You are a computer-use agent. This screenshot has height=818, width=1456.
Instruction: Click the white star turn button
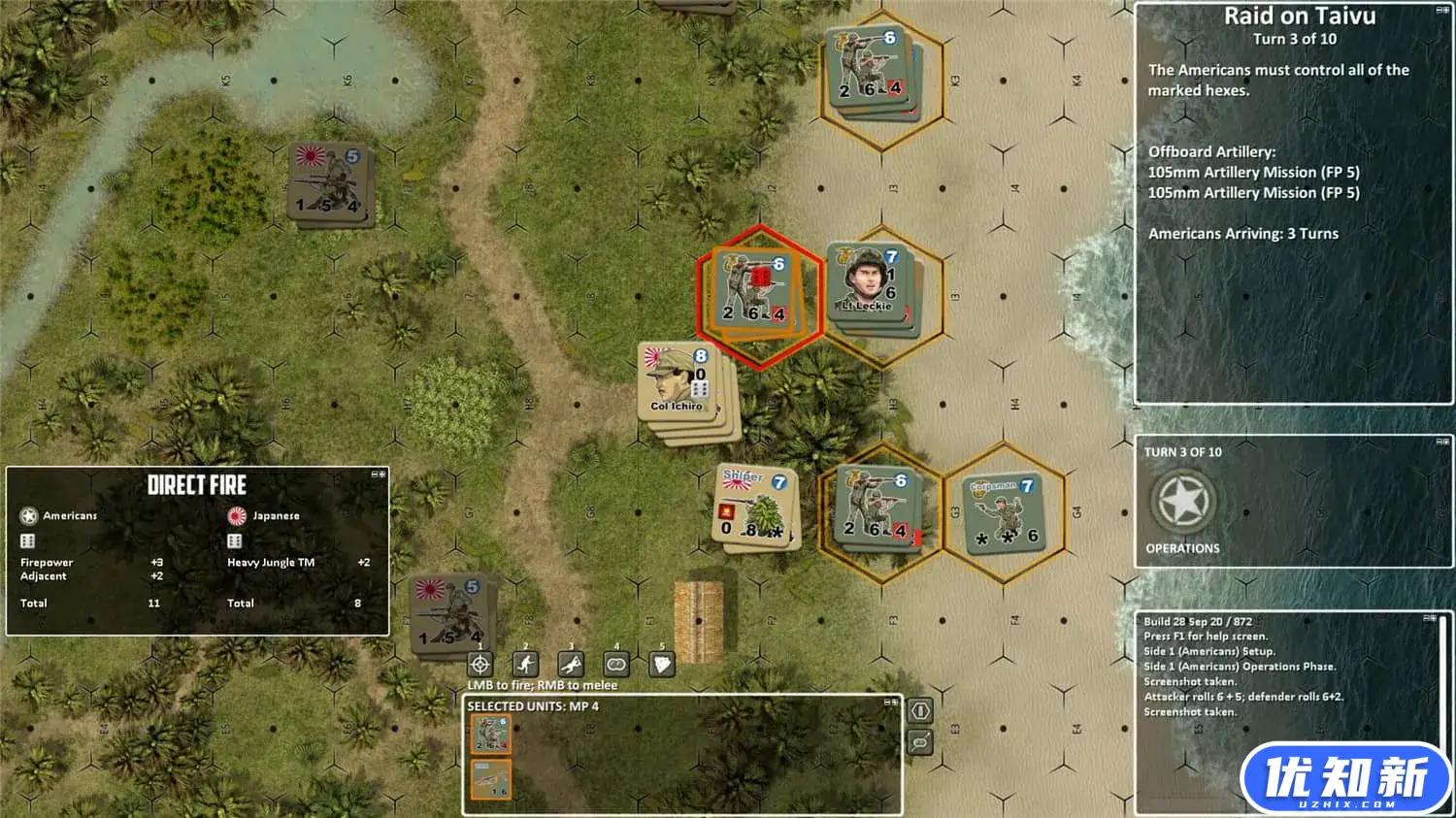click(1183, 502)
